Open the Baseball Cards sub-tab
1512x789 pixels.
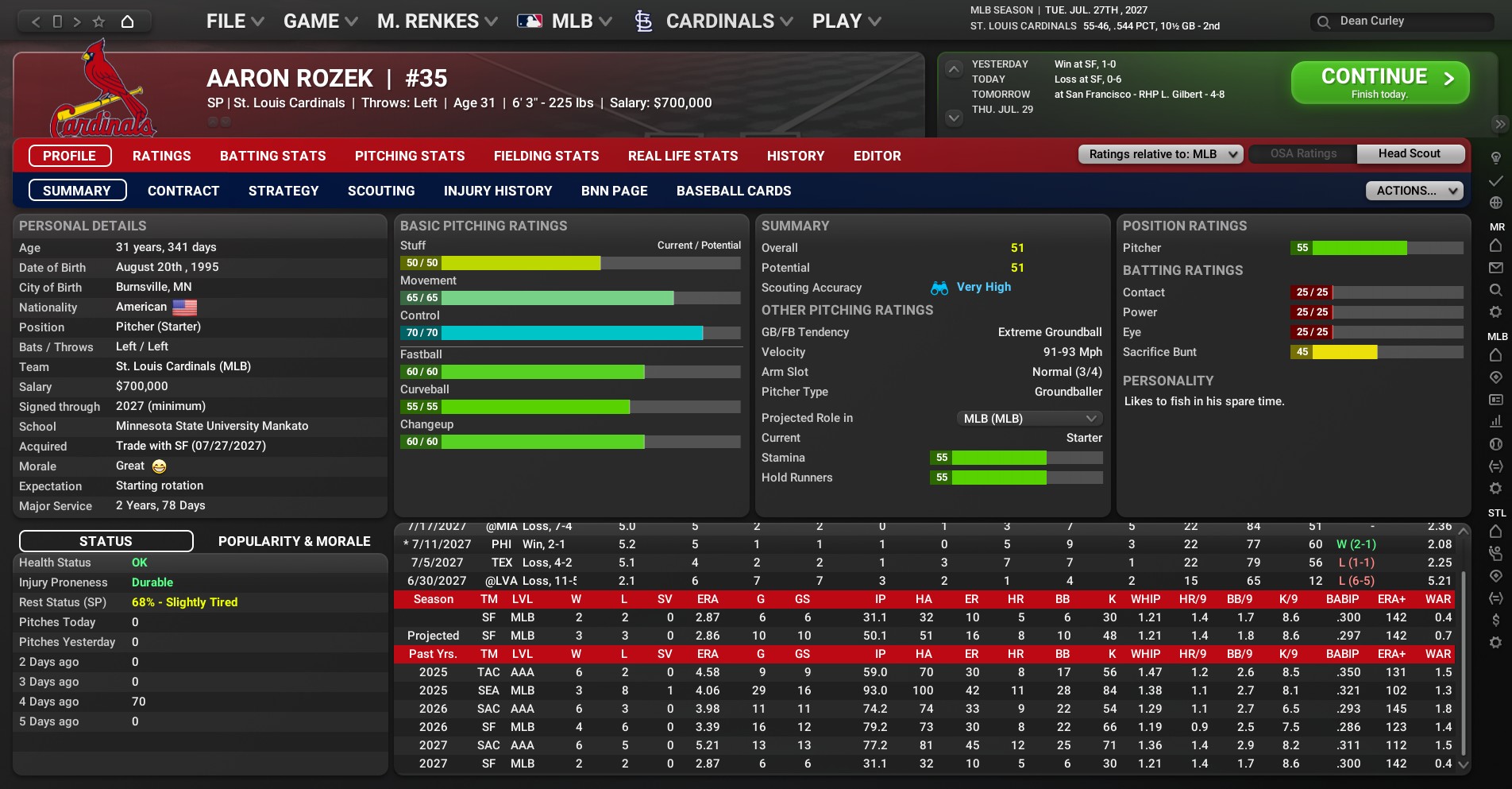coord(733,191)
